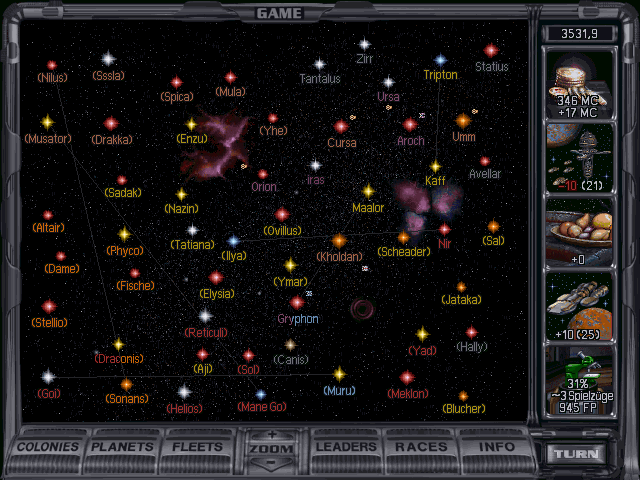Zoom in with the plus button

(273, 436)
